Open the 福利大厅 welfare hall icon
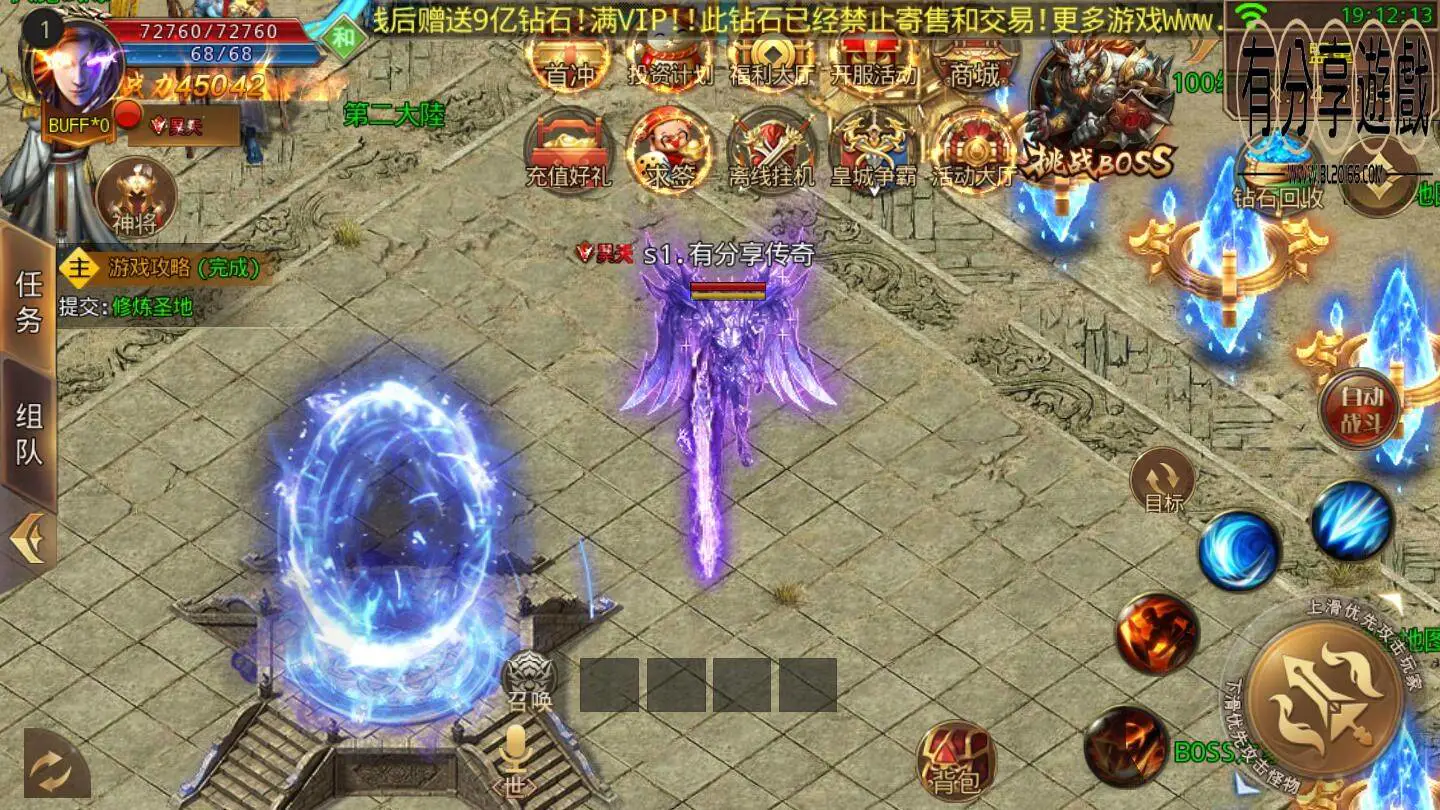Screen dimensions: 1440x810 pos(771,62)
